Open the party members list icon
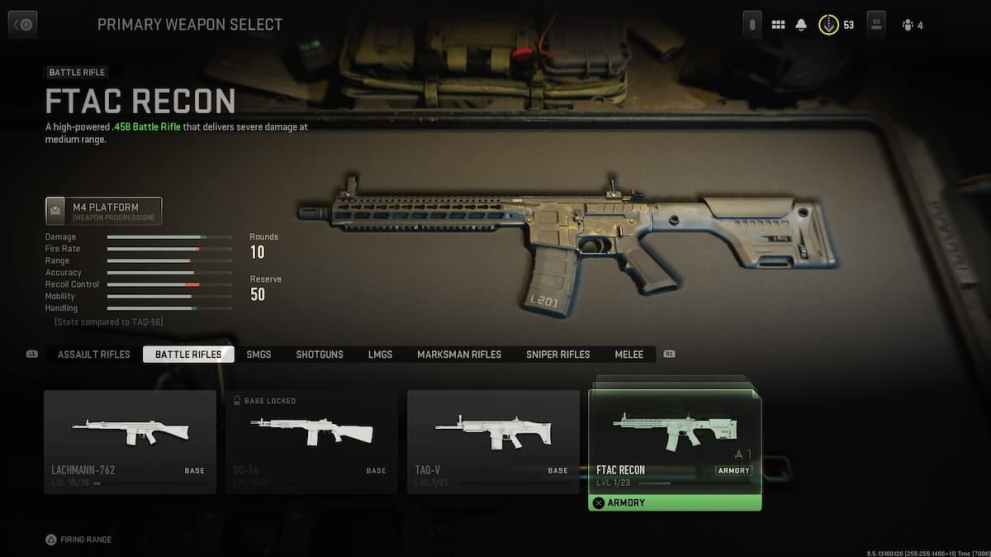The width and height of the screenshot is (991, 557). click(x=908, y=25)
